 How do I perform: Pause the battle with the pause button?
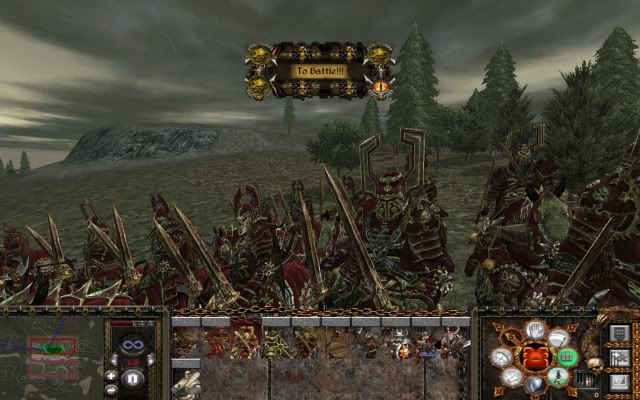point(132,379)
